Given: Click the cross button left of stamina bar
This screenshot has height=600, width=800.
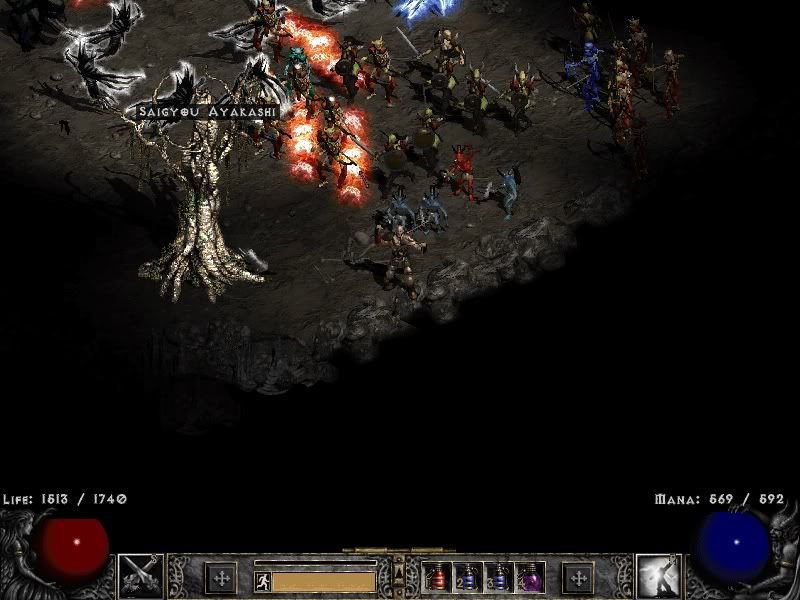Looking at the screenshot, I should (x=221, y=577).
